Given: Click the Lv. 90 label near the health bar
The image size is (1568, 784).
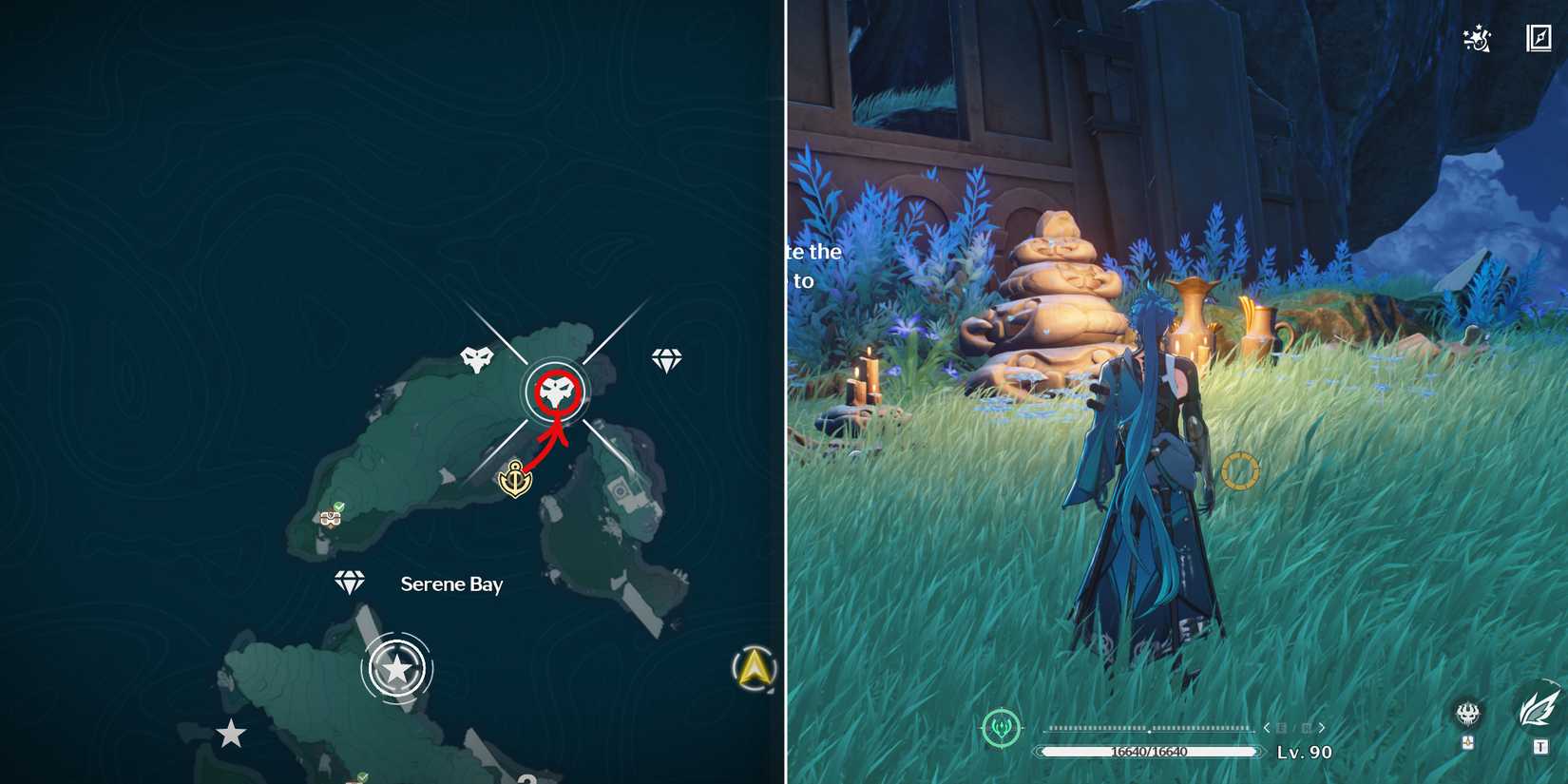Looking at the screenshot, I should 1304,752.
